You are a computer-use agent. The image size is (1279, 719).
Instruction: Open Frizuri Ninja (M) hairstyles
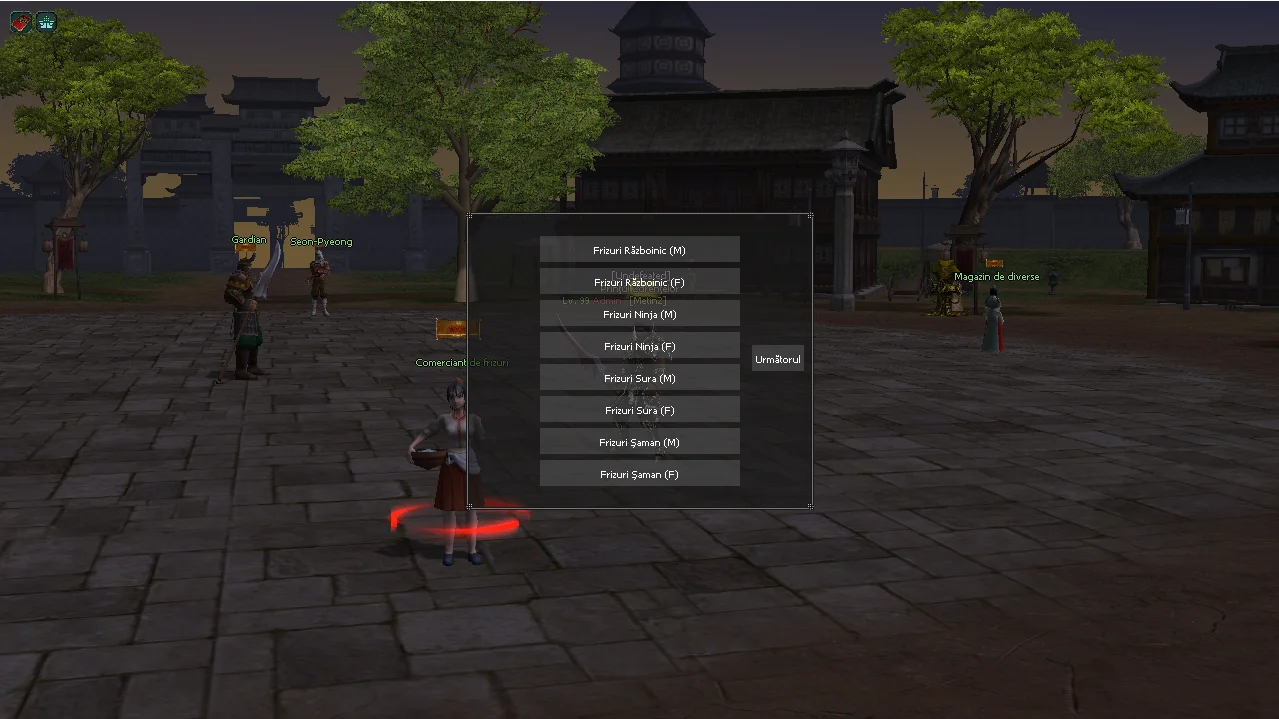(639, 314)
